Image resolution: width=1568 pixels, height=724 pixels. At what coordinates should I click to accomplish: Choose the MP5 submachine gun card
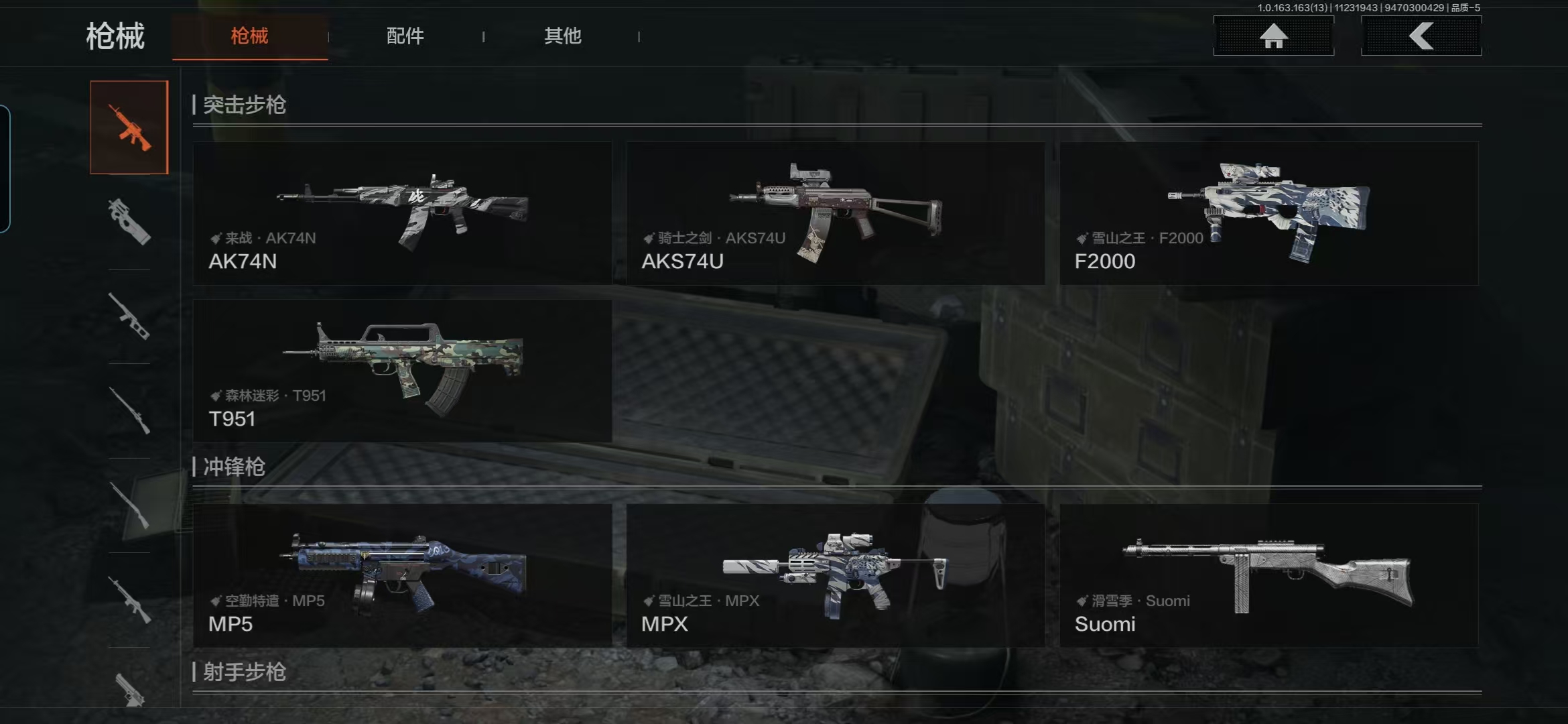click(x=402, y=575)
